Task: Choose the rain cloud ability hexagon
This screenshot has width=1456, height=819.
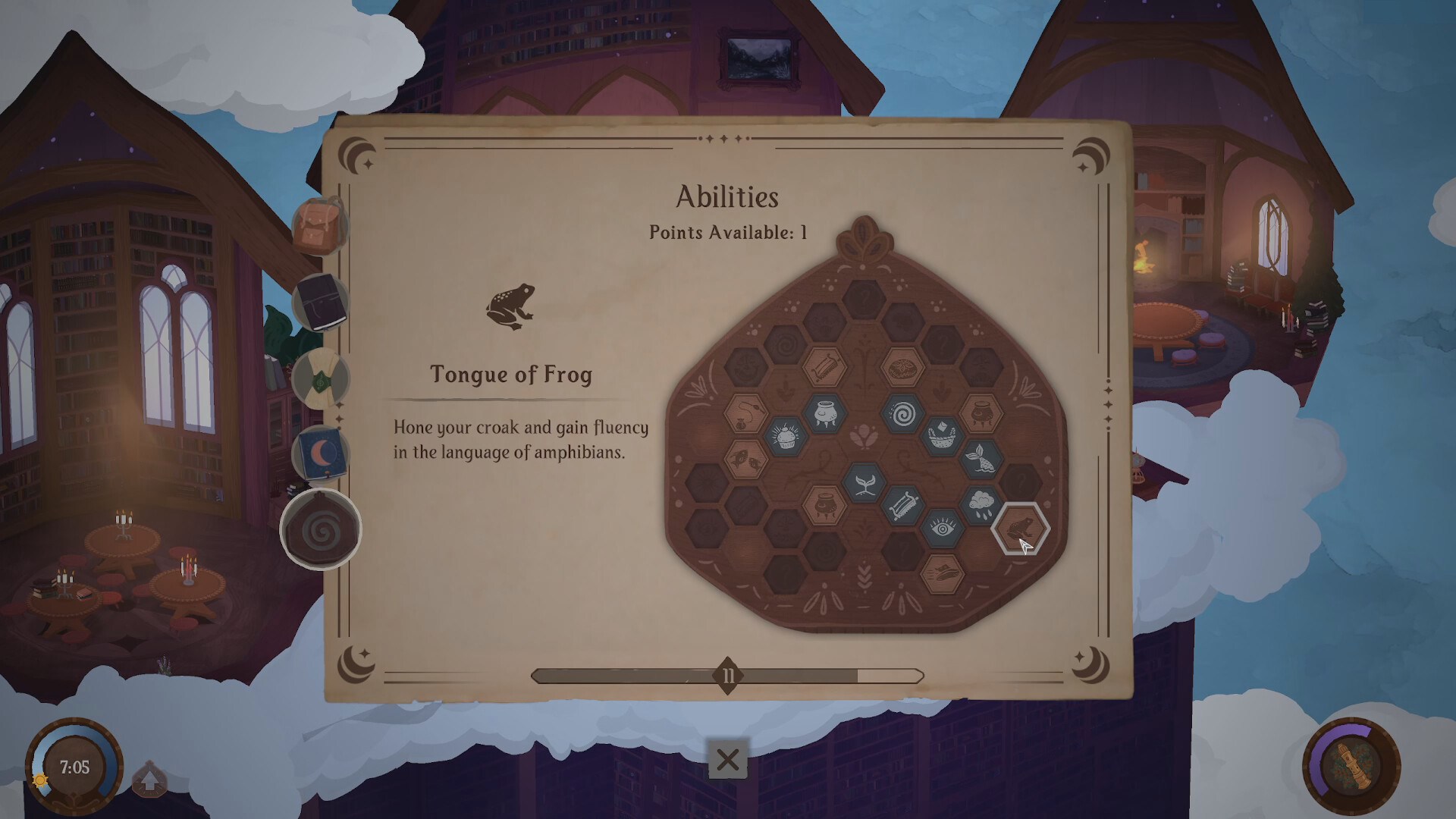Action: coord(981,503)
